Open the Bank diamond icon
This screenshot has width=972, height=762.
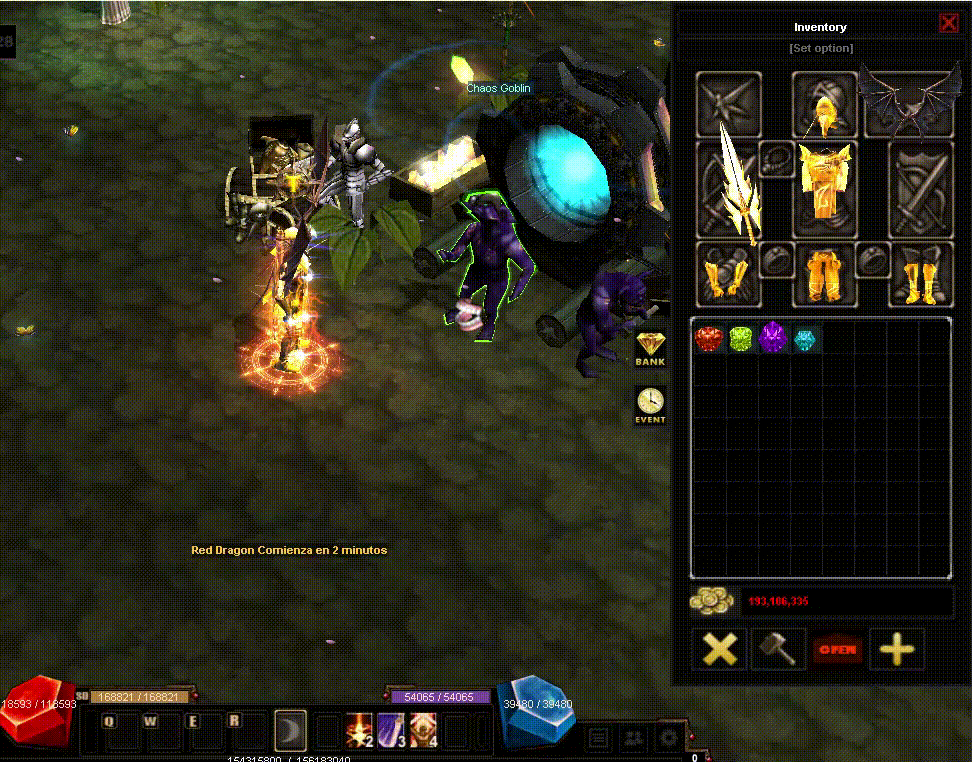tap(650, 347)
